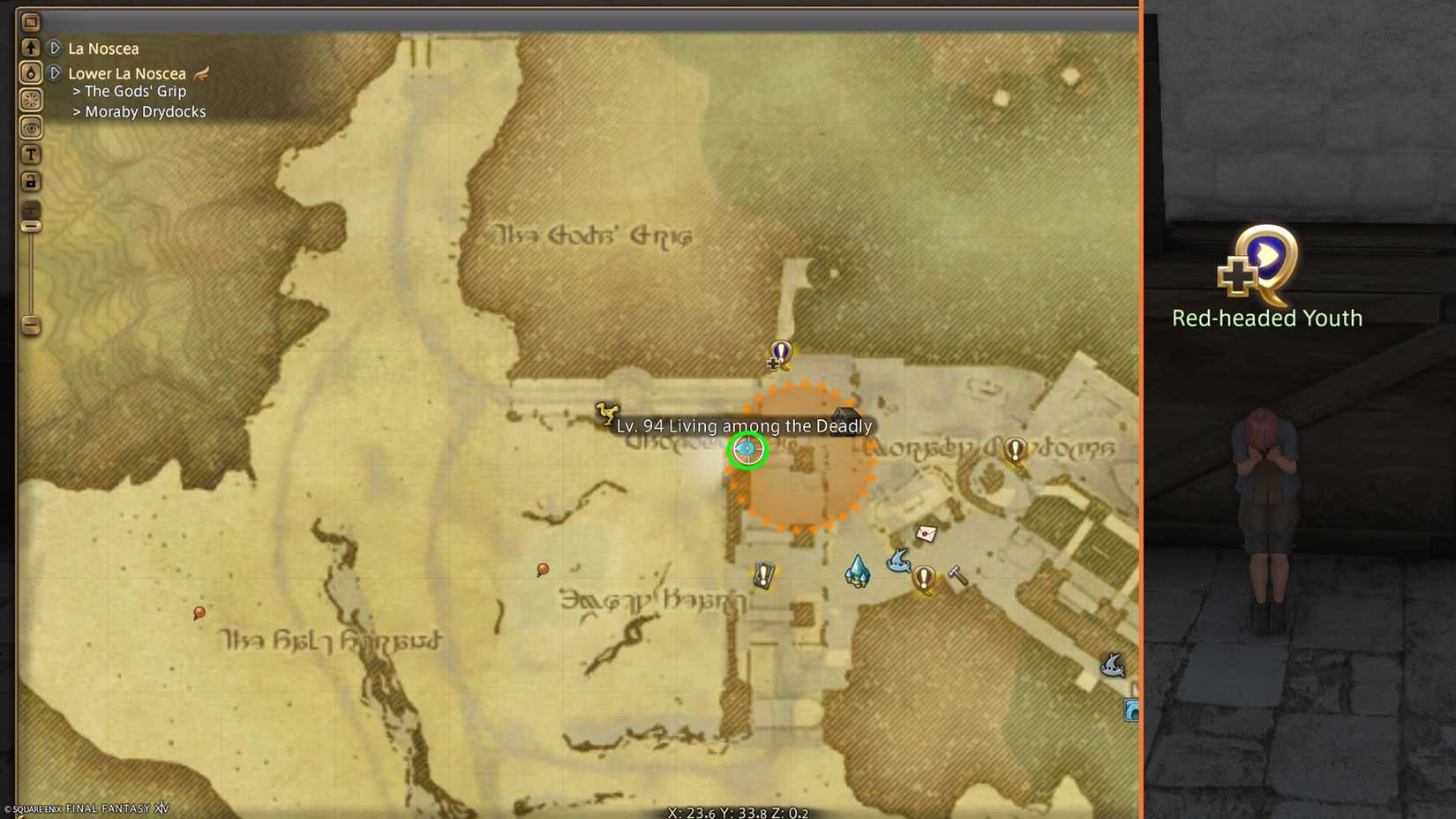Click the Lv. 94 Living among the Deadly quest

(x=747, y=426)
